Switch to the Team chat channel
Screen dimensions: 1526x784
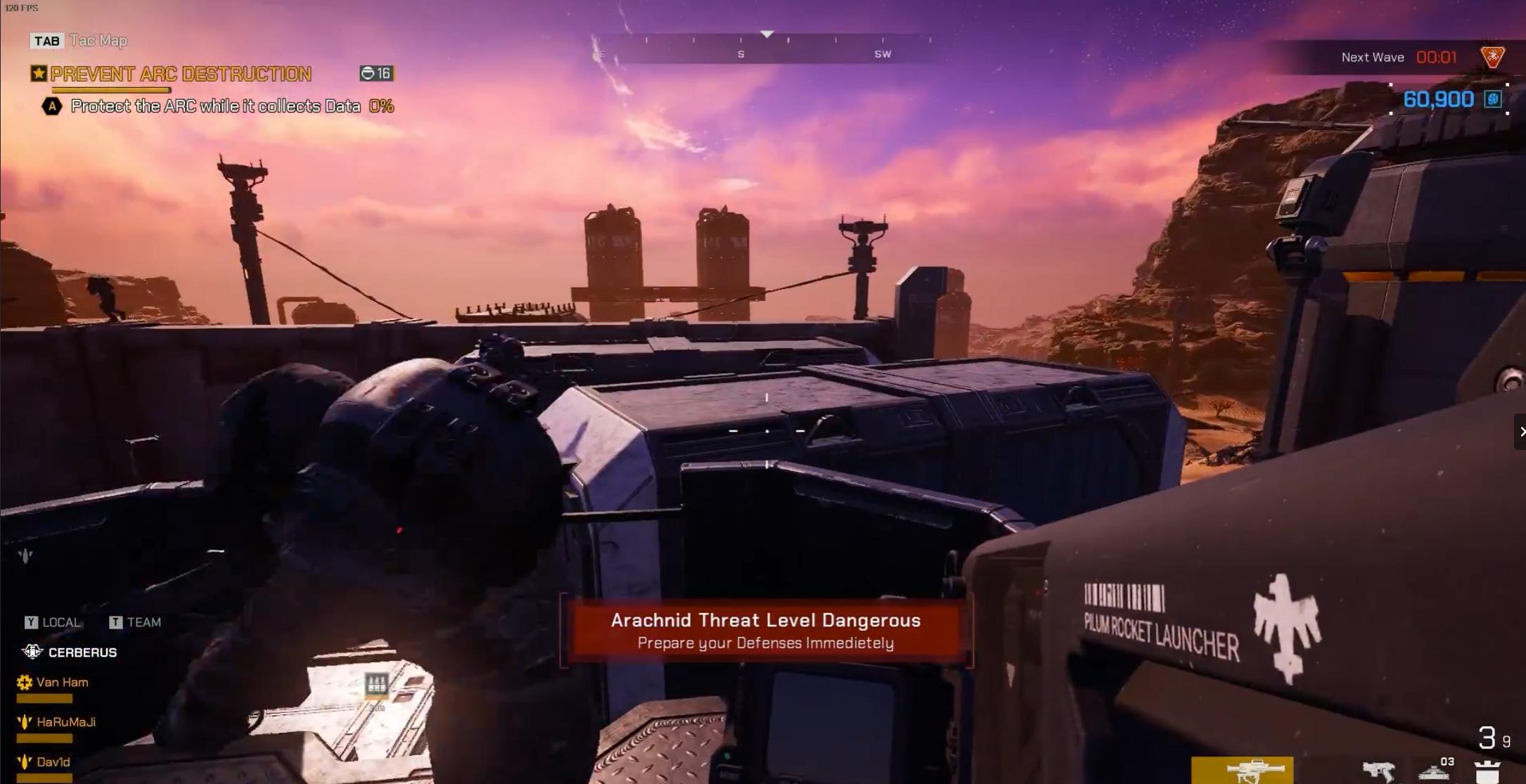tap(136, 622)
